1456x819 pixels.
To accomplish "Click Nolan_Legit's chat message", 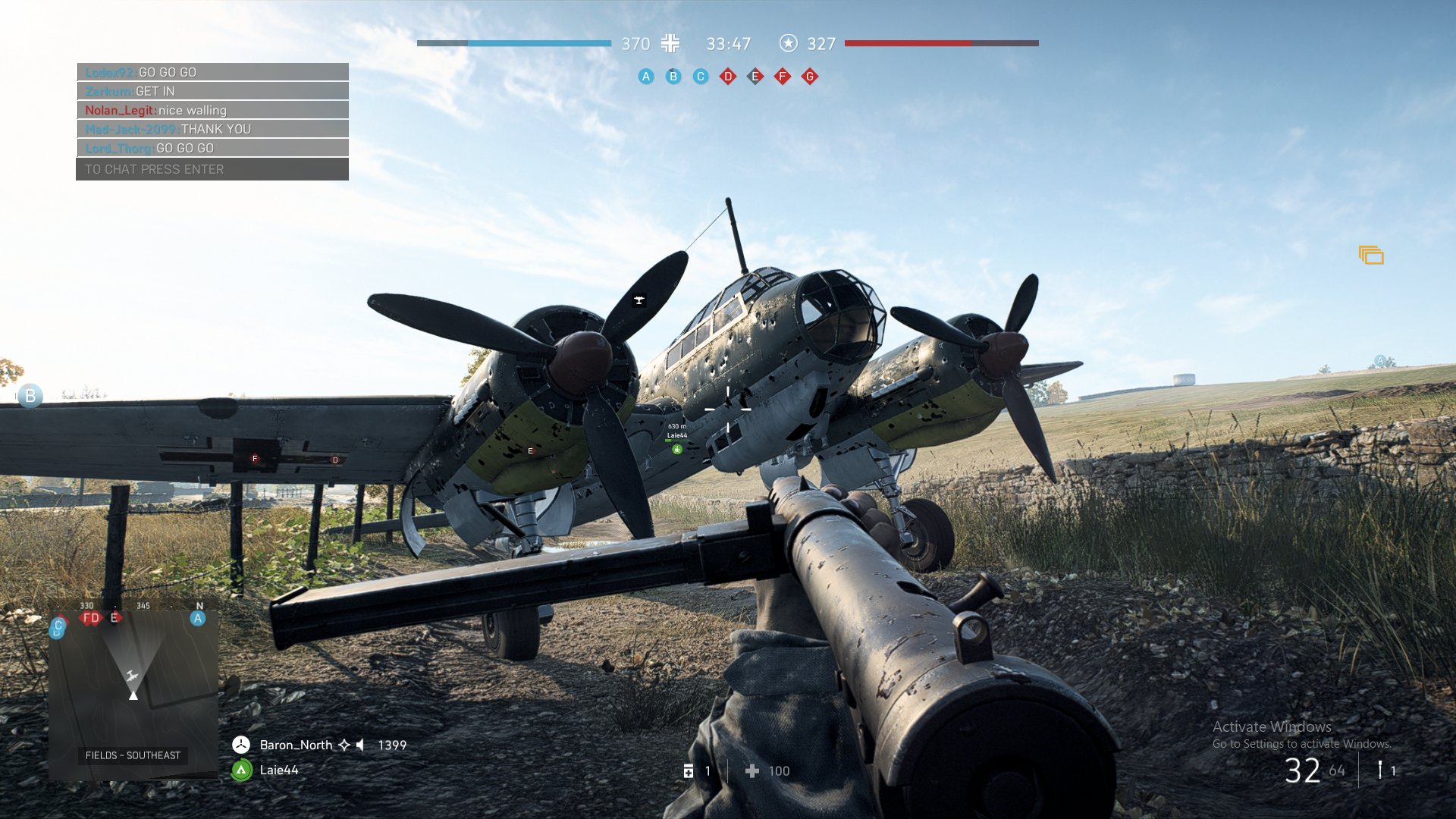I will [212, 110].
